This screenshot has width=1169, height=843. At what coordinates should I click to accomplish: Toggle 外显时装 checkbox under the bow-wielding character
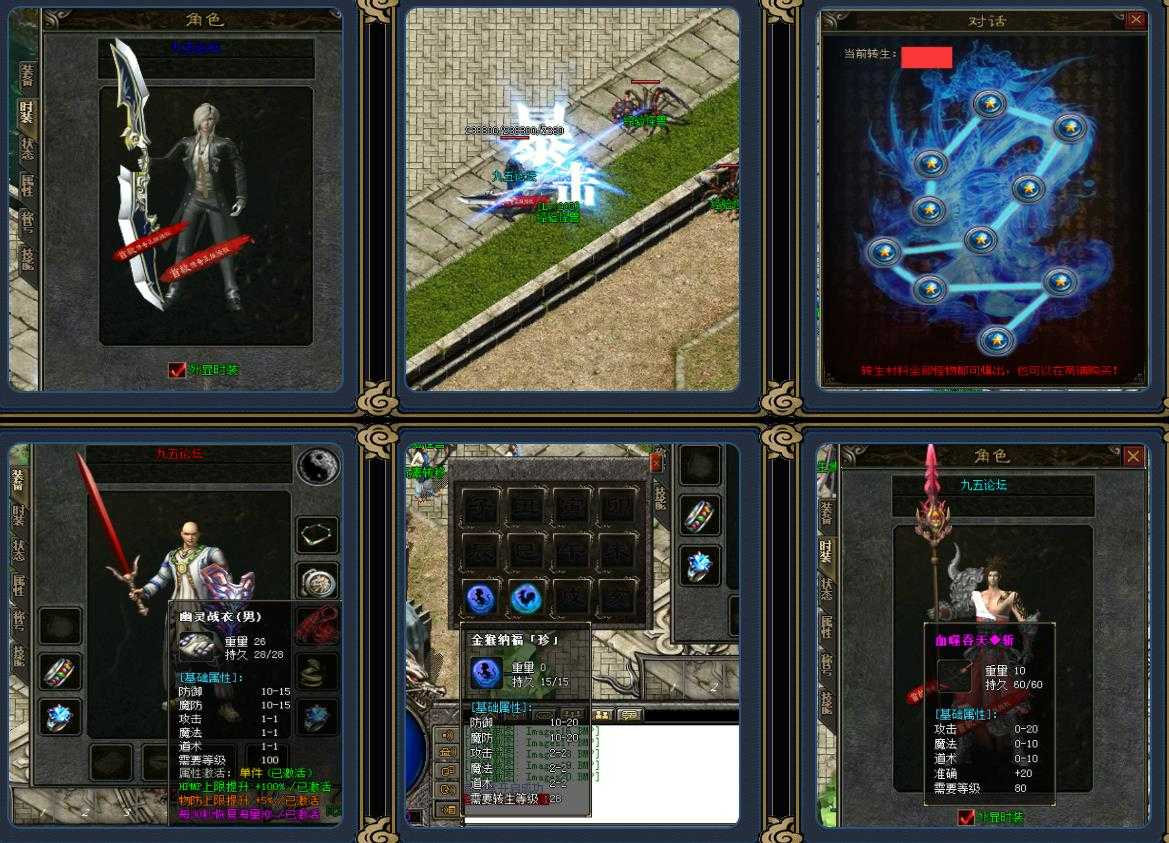(178, 370)
